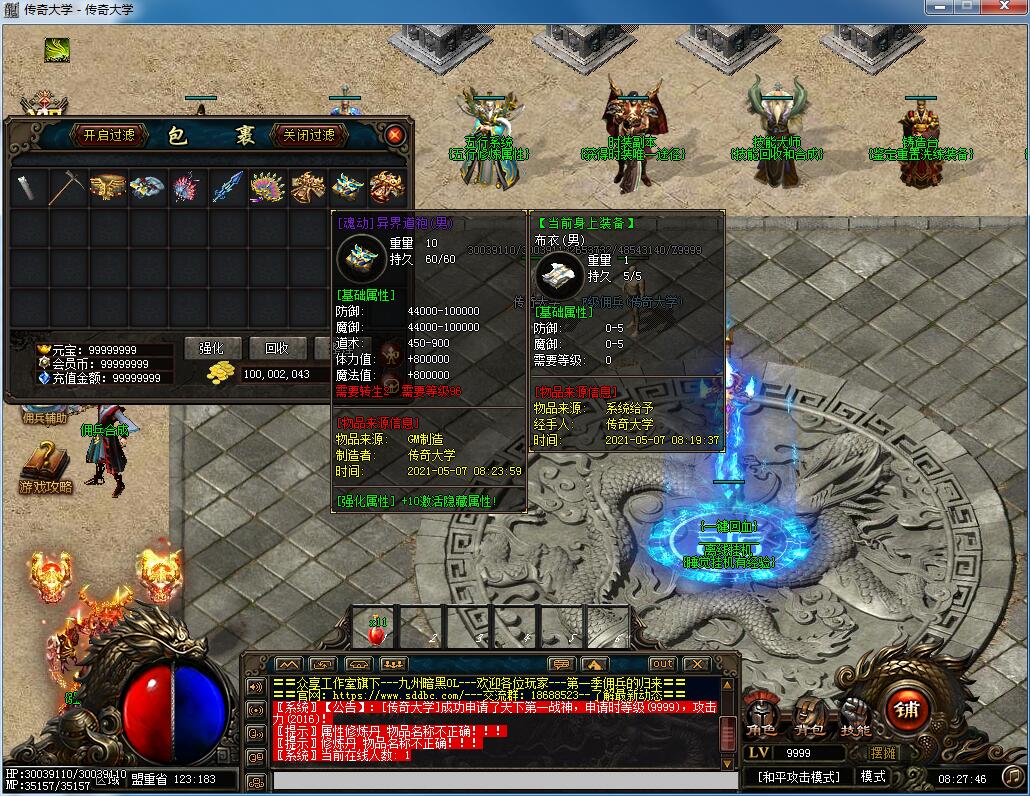Pick the golden winged belt item

[x=108, y=187]
